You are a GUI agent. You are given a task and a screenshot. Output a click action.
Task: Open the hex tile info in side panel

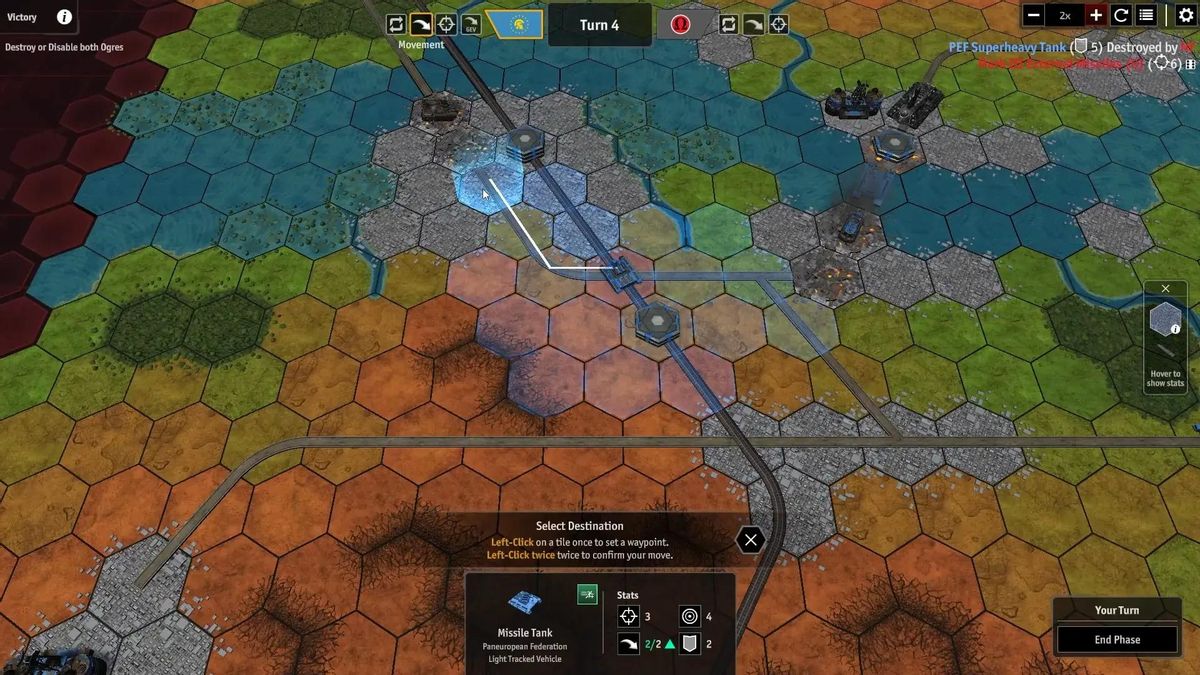[x=1165, y=321]
